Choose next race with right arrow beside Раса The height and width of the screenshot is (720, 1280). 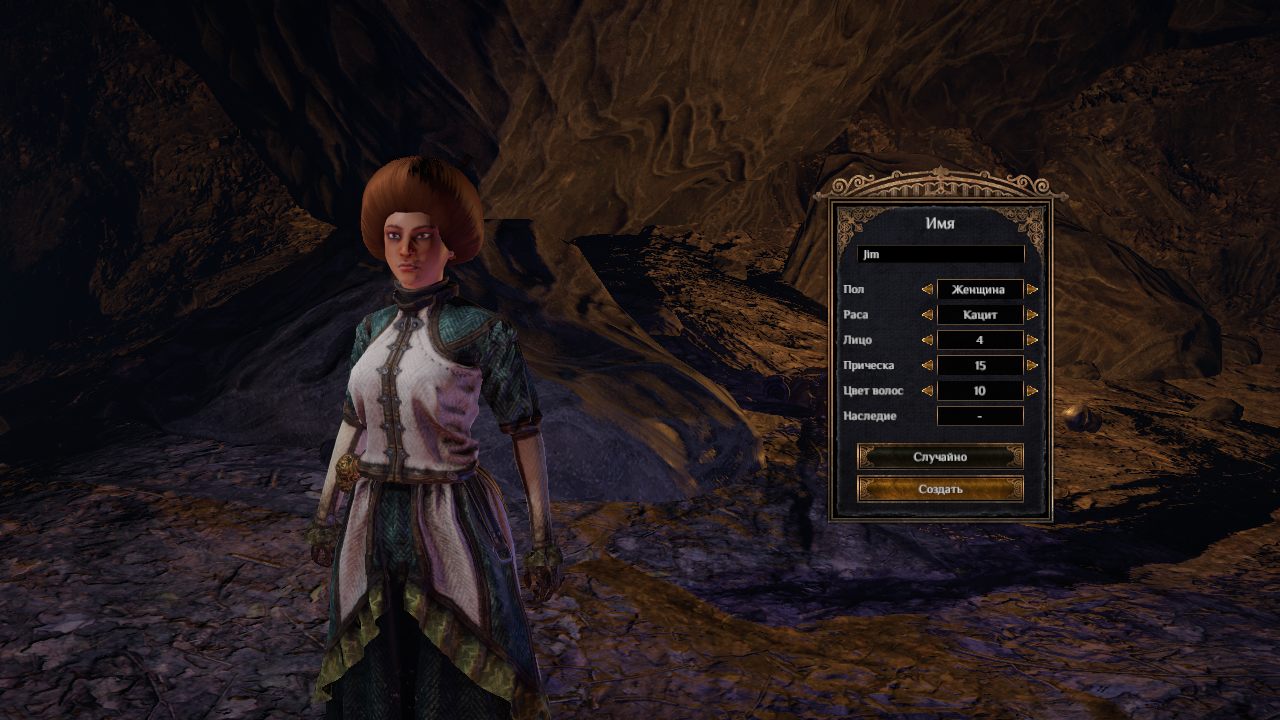(1032, 315)
